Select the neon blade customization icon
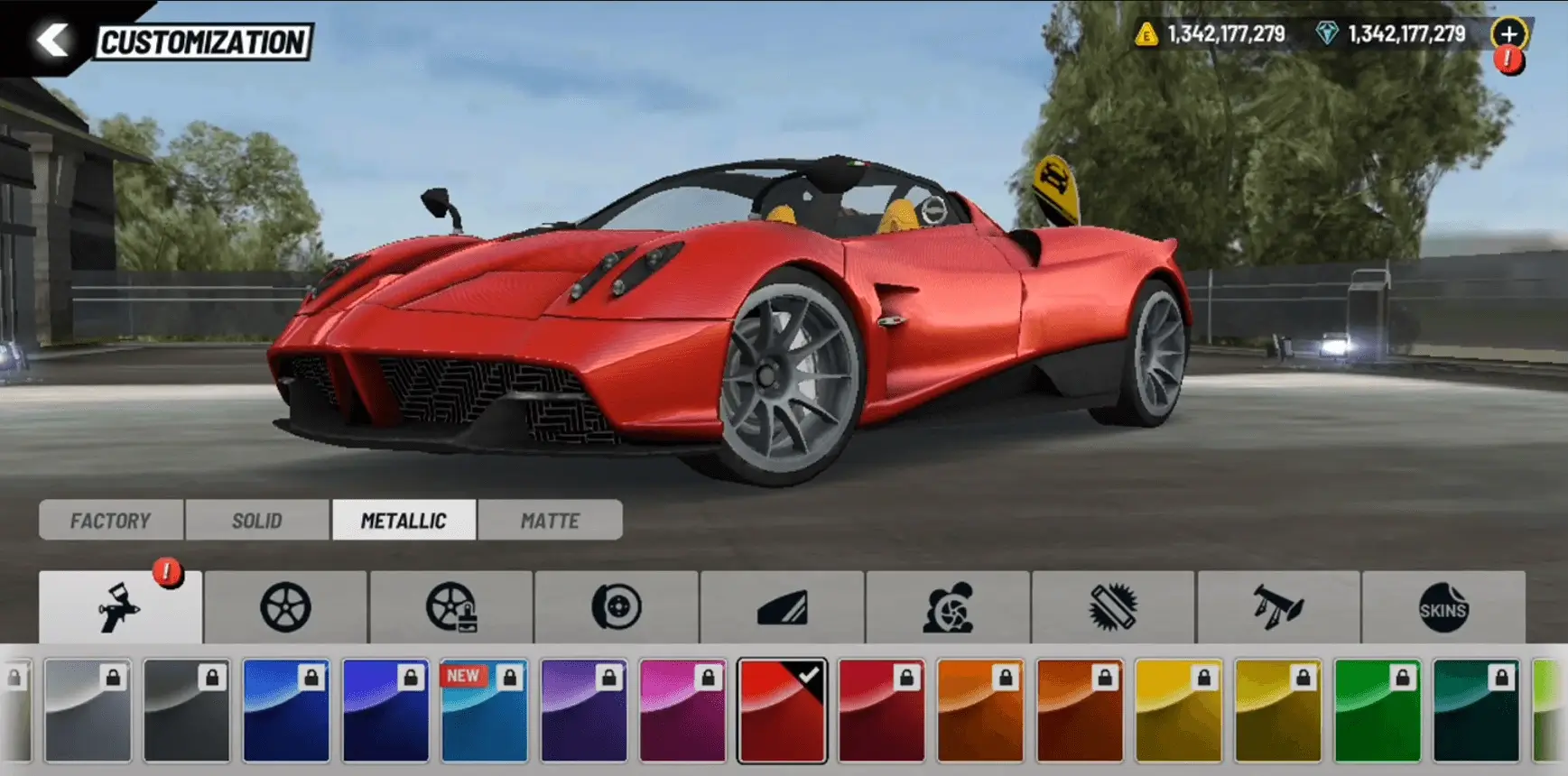Viewport: 1568px width, 776px height. pos(1112,609)
